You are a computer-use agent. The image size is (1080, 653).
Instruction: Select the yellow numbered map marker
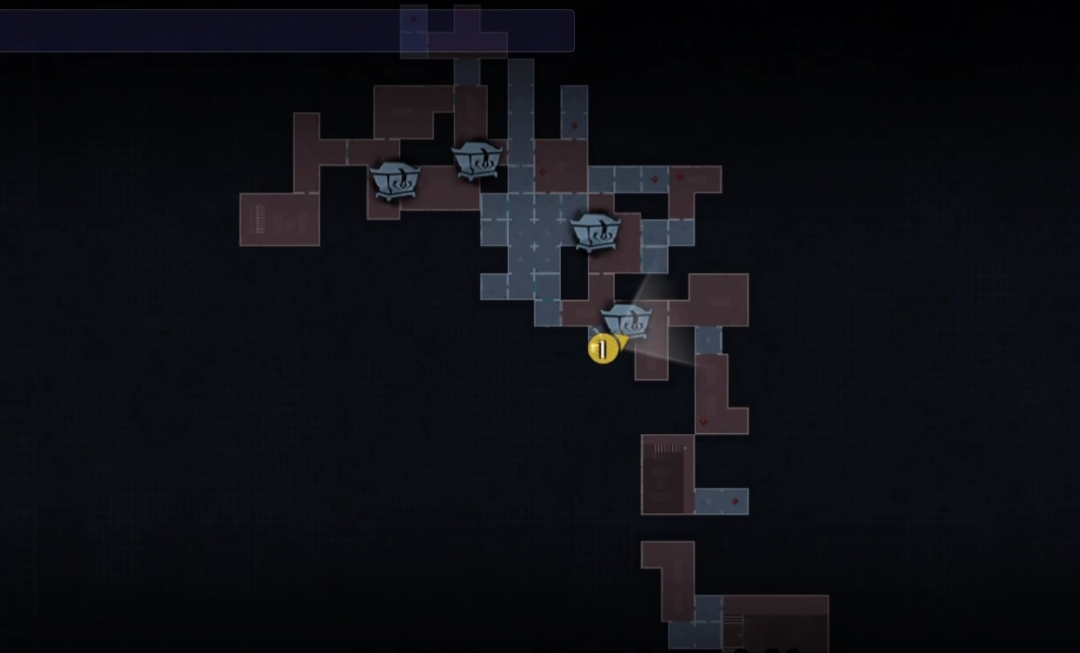pos(602,349)
